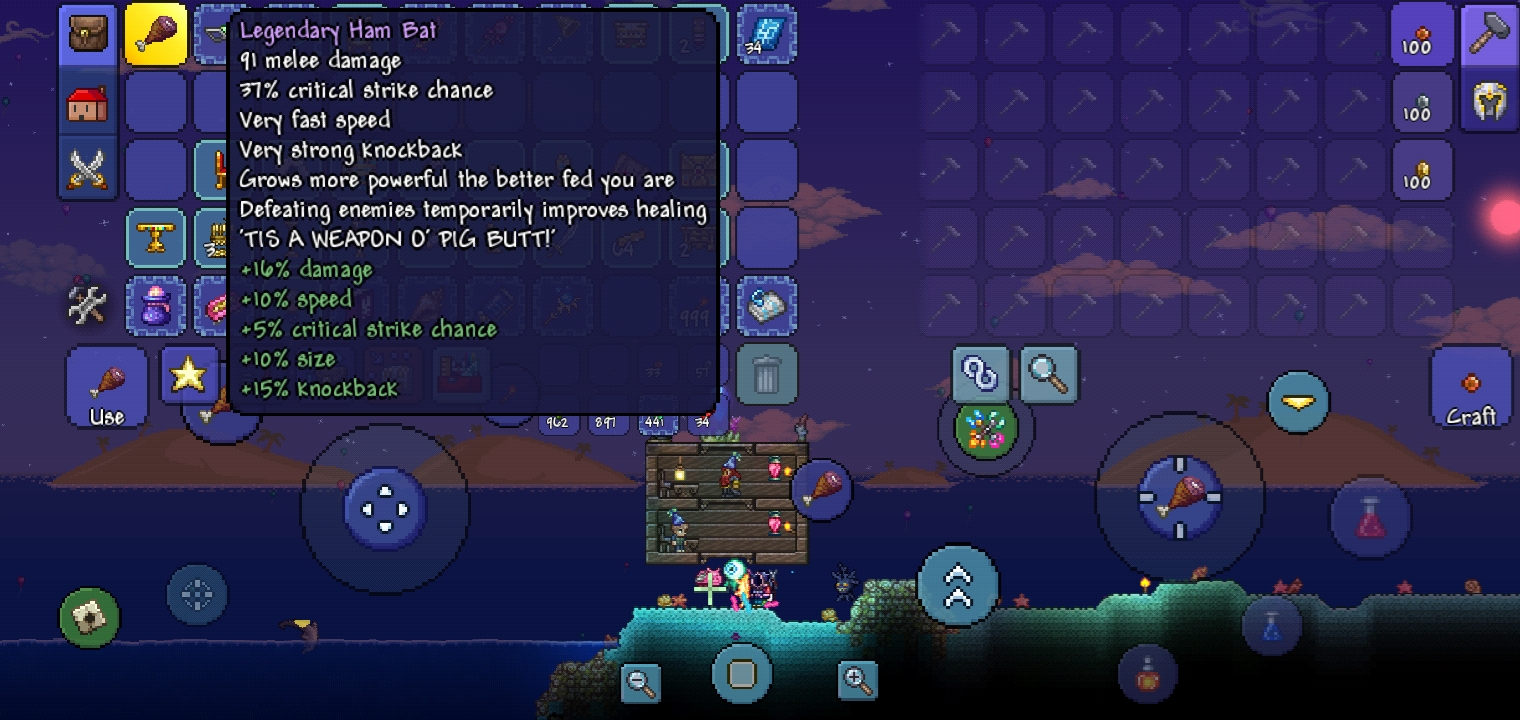The image size is (1520, 720).
Task: Tap the trash can slot
Action: [x=767, y=375]
